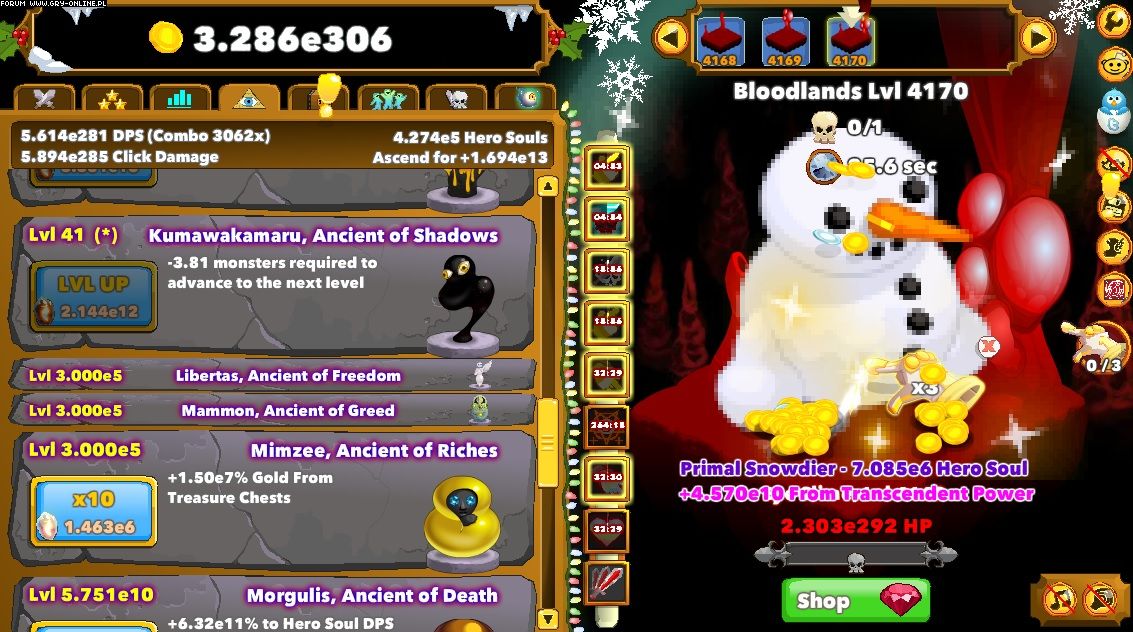Select the pyramid eye Ancients tab
This screenshot has height=632, width=1133.
(249, 99)
